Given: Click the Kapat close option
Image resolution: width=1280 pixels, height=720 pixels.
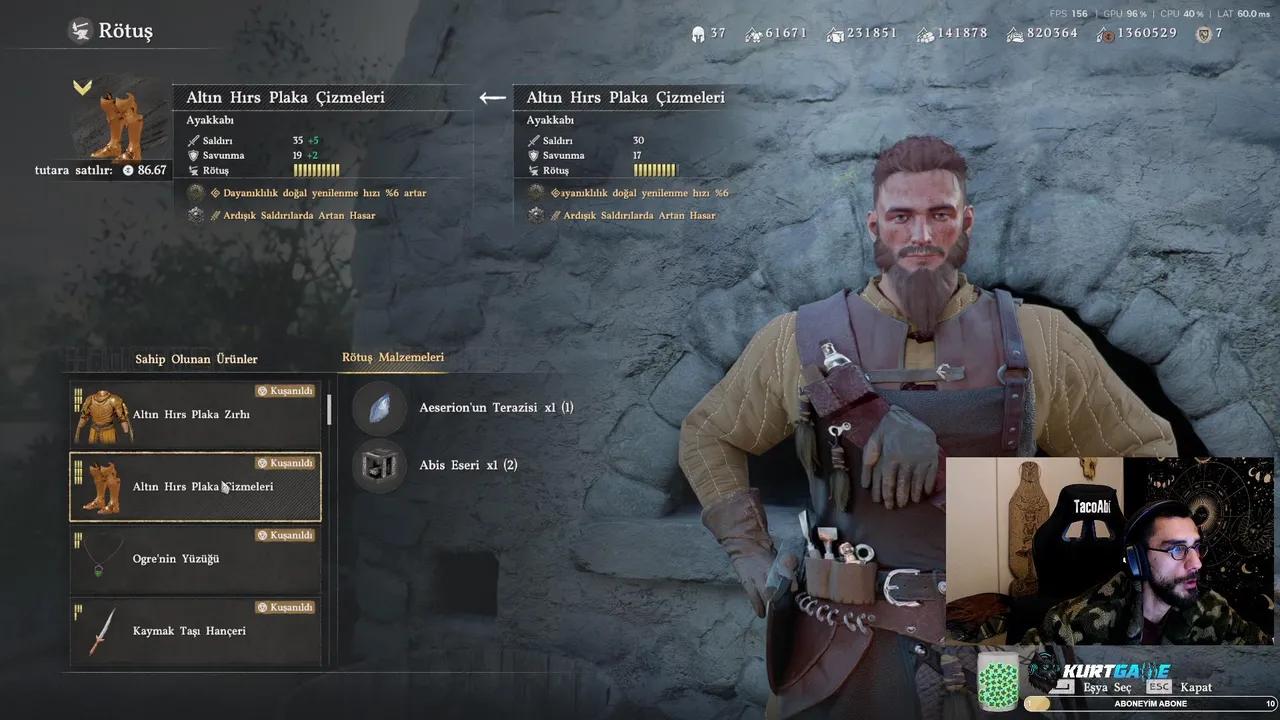Looking at the screenshot, I should (1195, 687).
